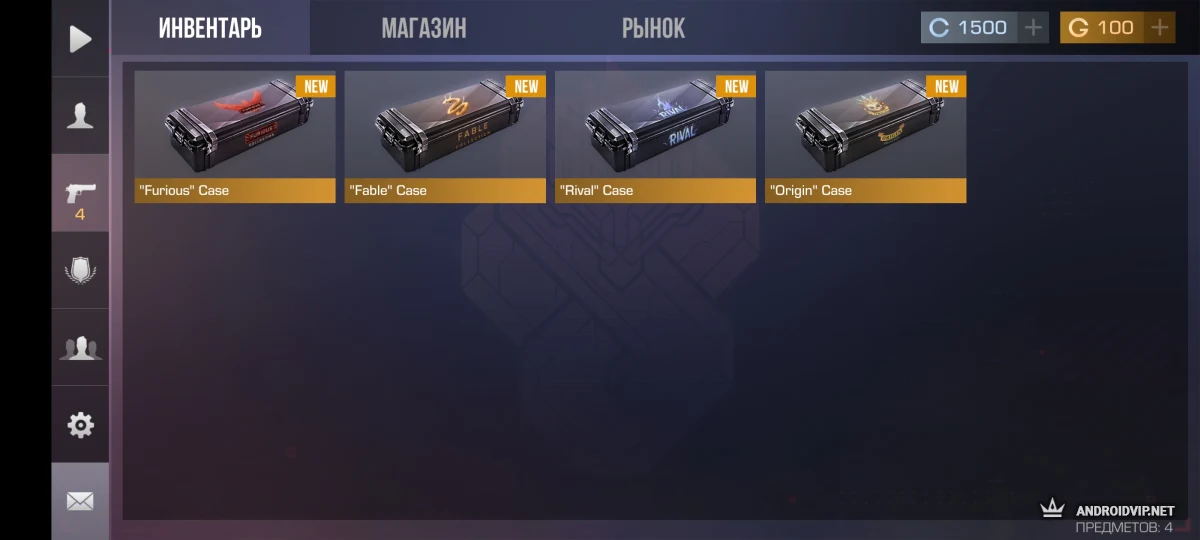Image resolution: width=1200 pixels, height=540 pixels.
Task: Pick the "Origin" Case item
Action: click(x=865, y=136)
